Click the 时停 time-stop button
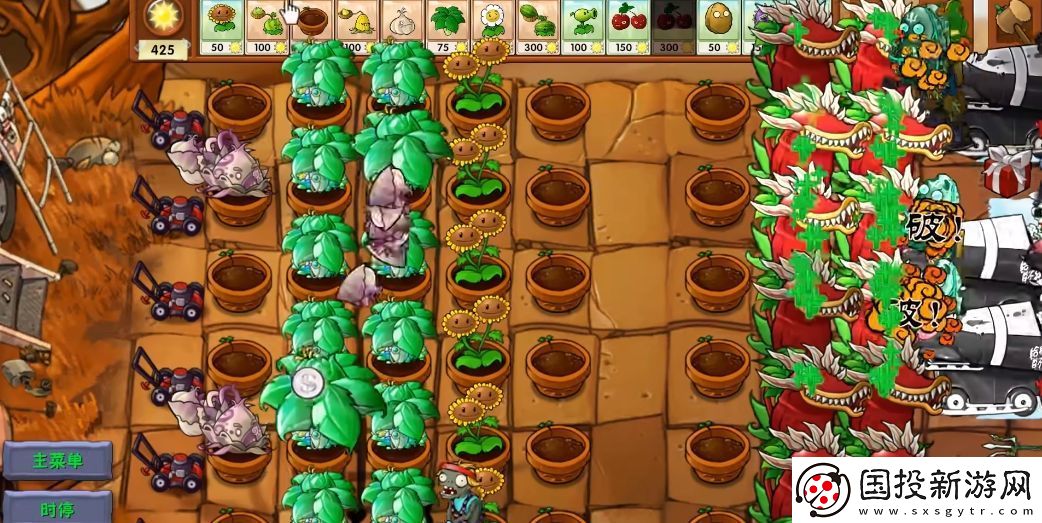 click(57, 507)
